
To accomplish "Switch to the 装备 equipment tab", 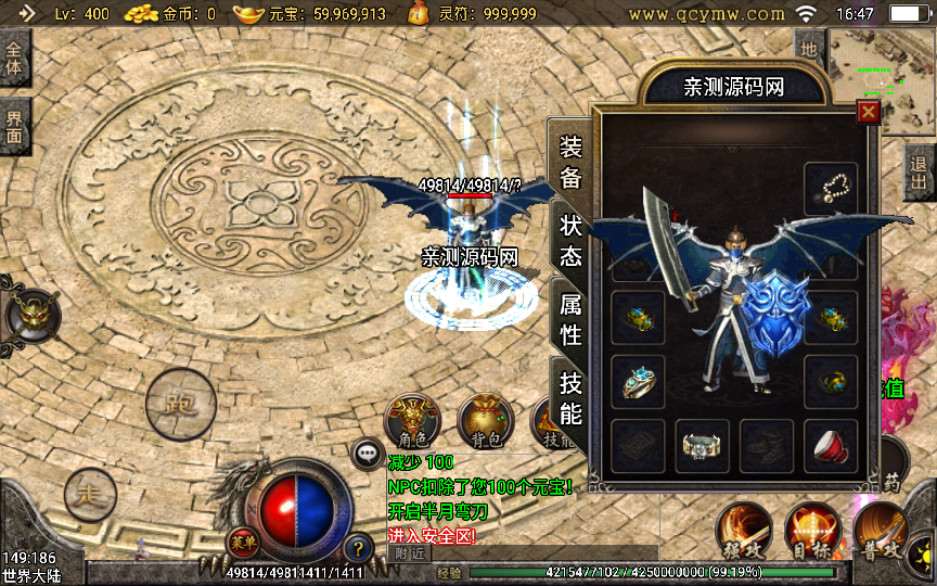I will click(571, 162).
